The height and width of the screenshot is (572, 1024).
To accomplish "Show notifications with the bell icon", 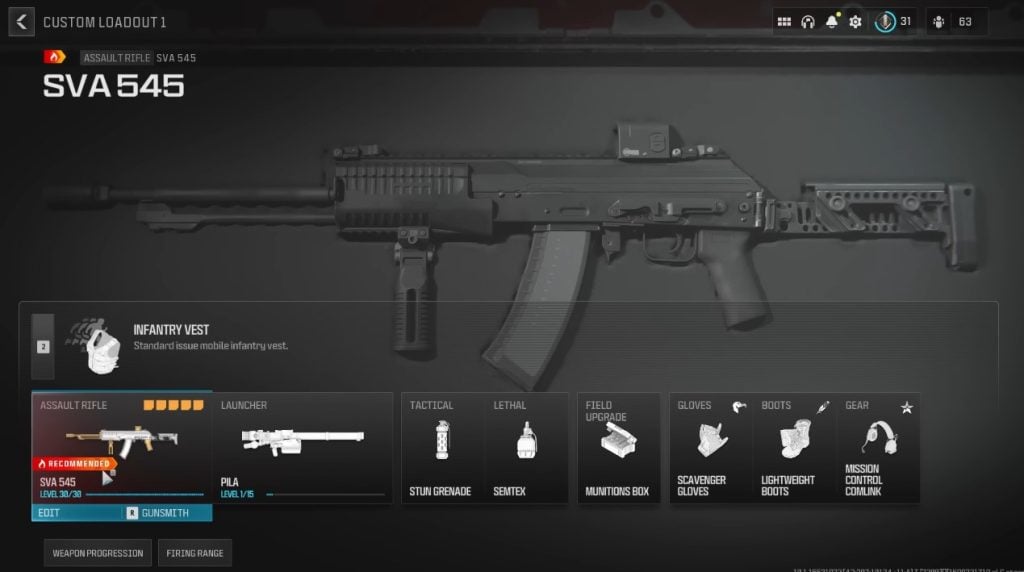I will point(832,21).
